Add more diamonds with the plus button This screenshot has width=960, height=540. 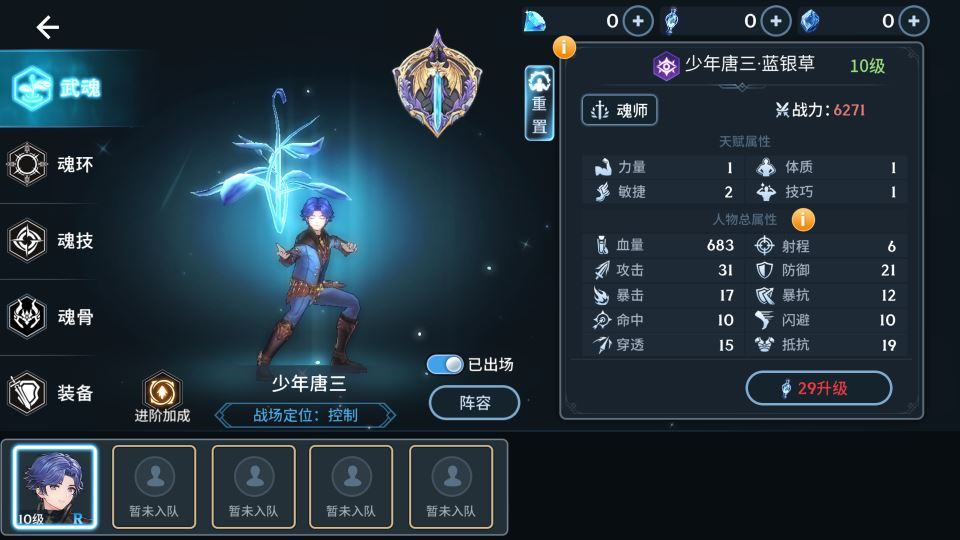[x=637, y=21]
